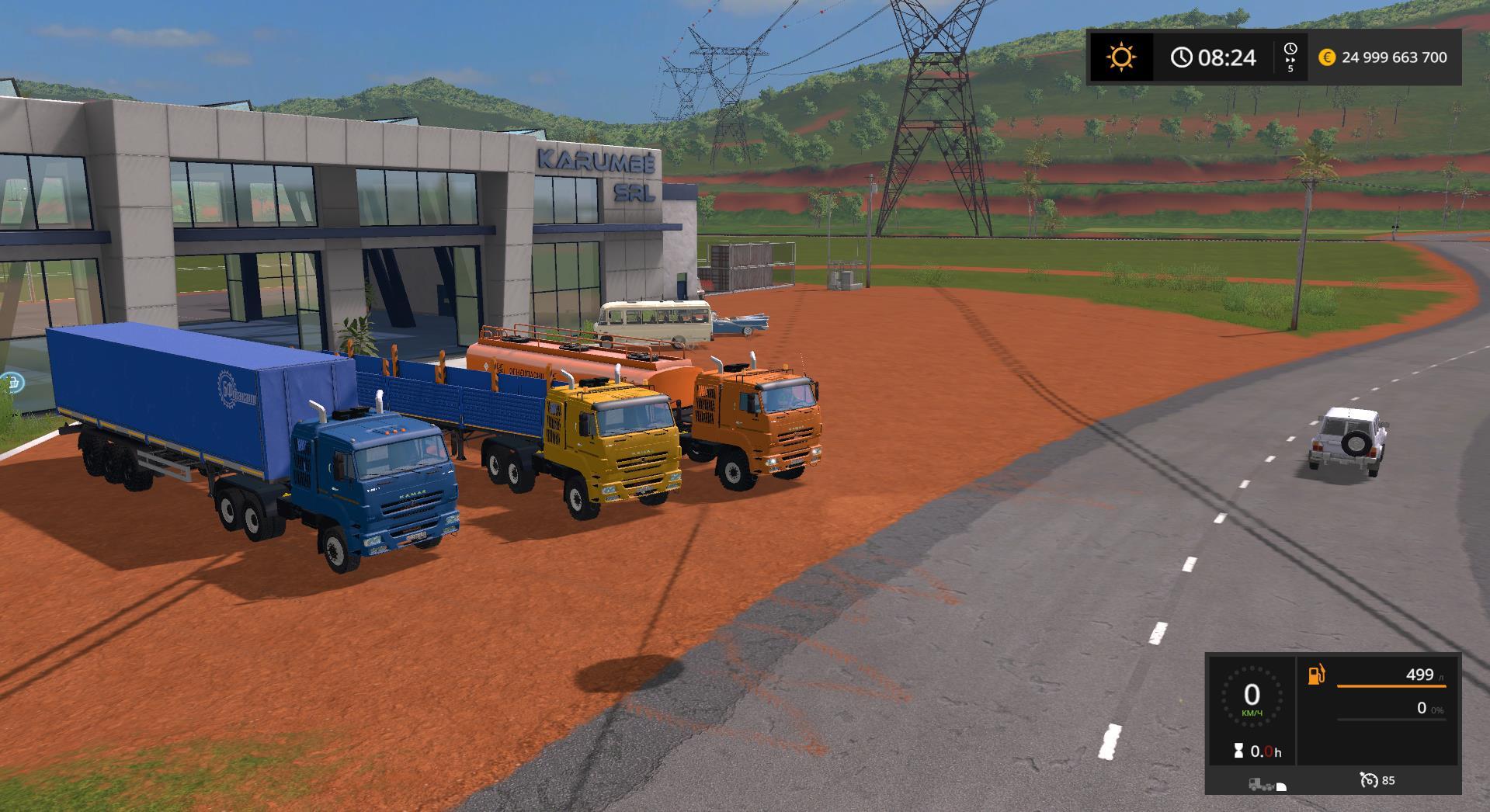Select the truck and trailer schema icon
Image resolution: width=1490 pixels, height=812 pixels.
pos(1266,785)
